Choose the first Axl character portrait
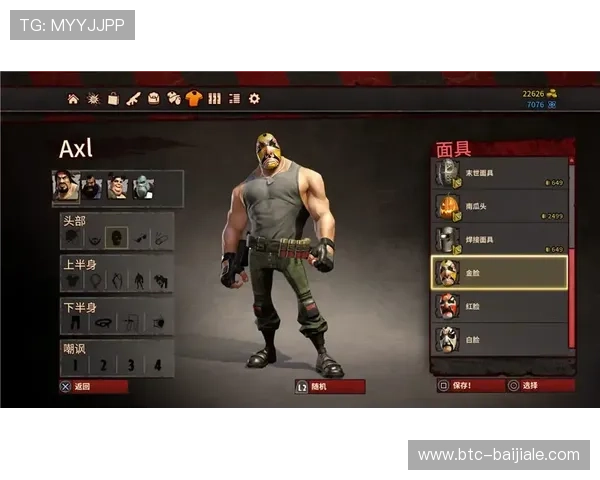Screen dimensions: 600x480 67,187
